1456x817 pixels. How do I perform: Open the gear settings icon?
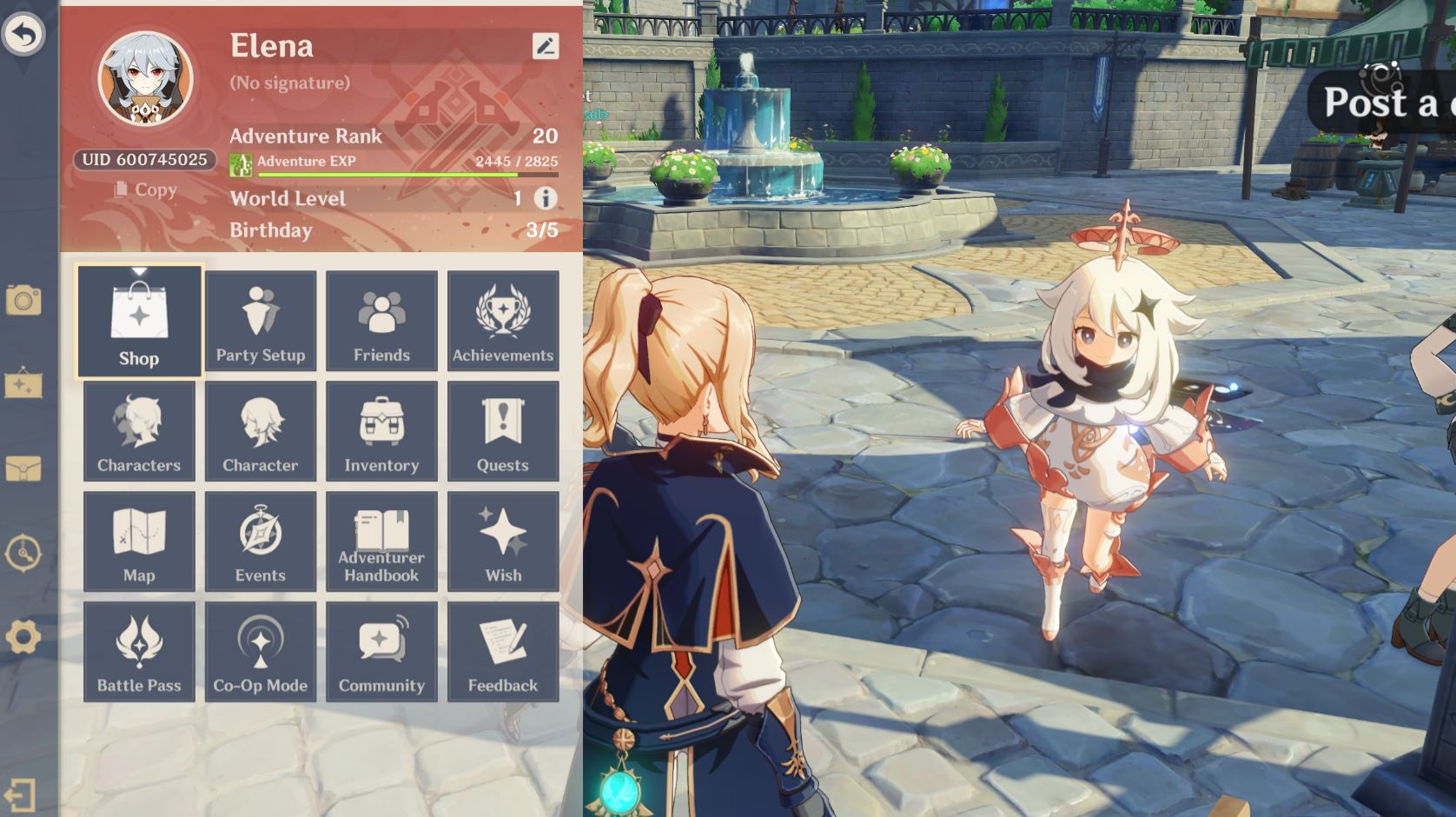[x=23, y=637]
